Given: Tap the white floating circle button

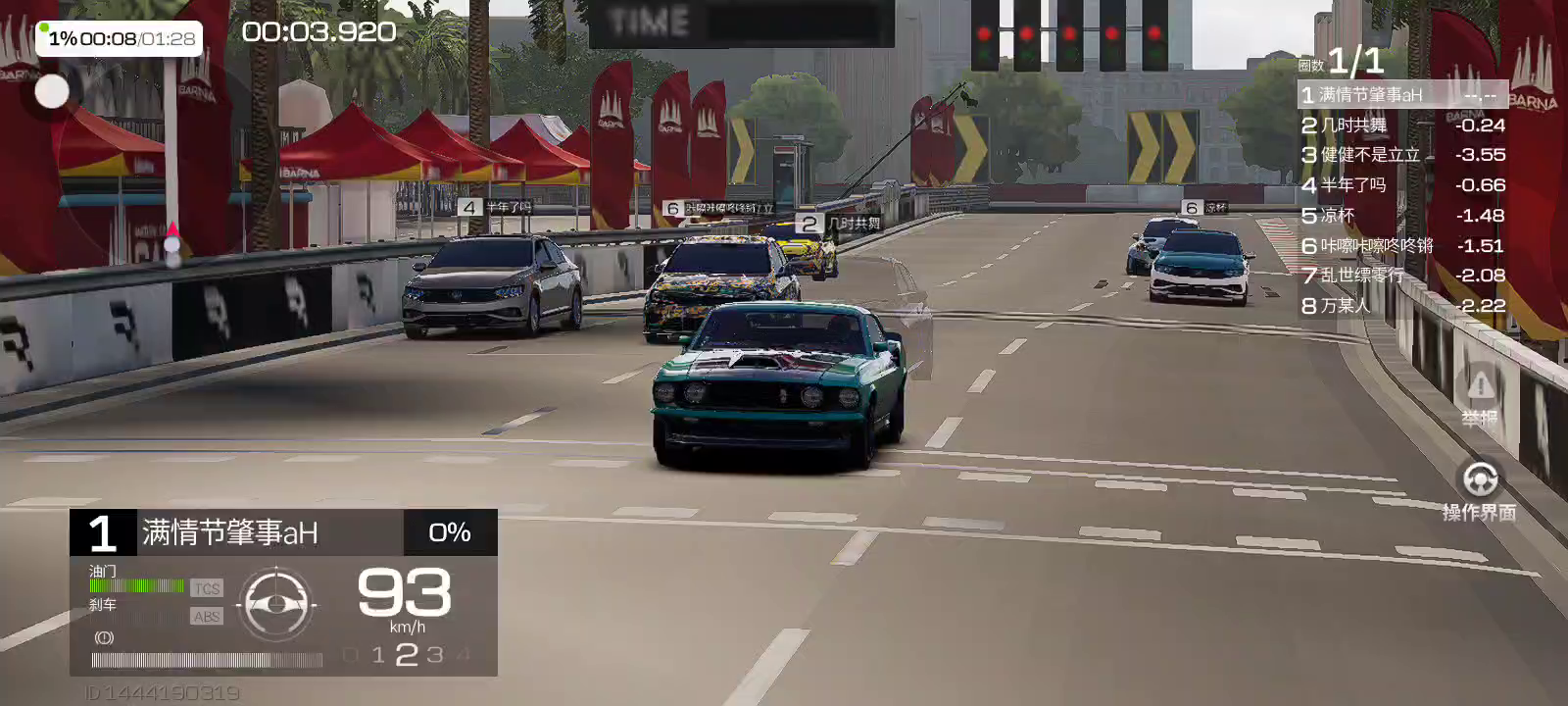Looking at the screenshot, I should tap(52, 91).
